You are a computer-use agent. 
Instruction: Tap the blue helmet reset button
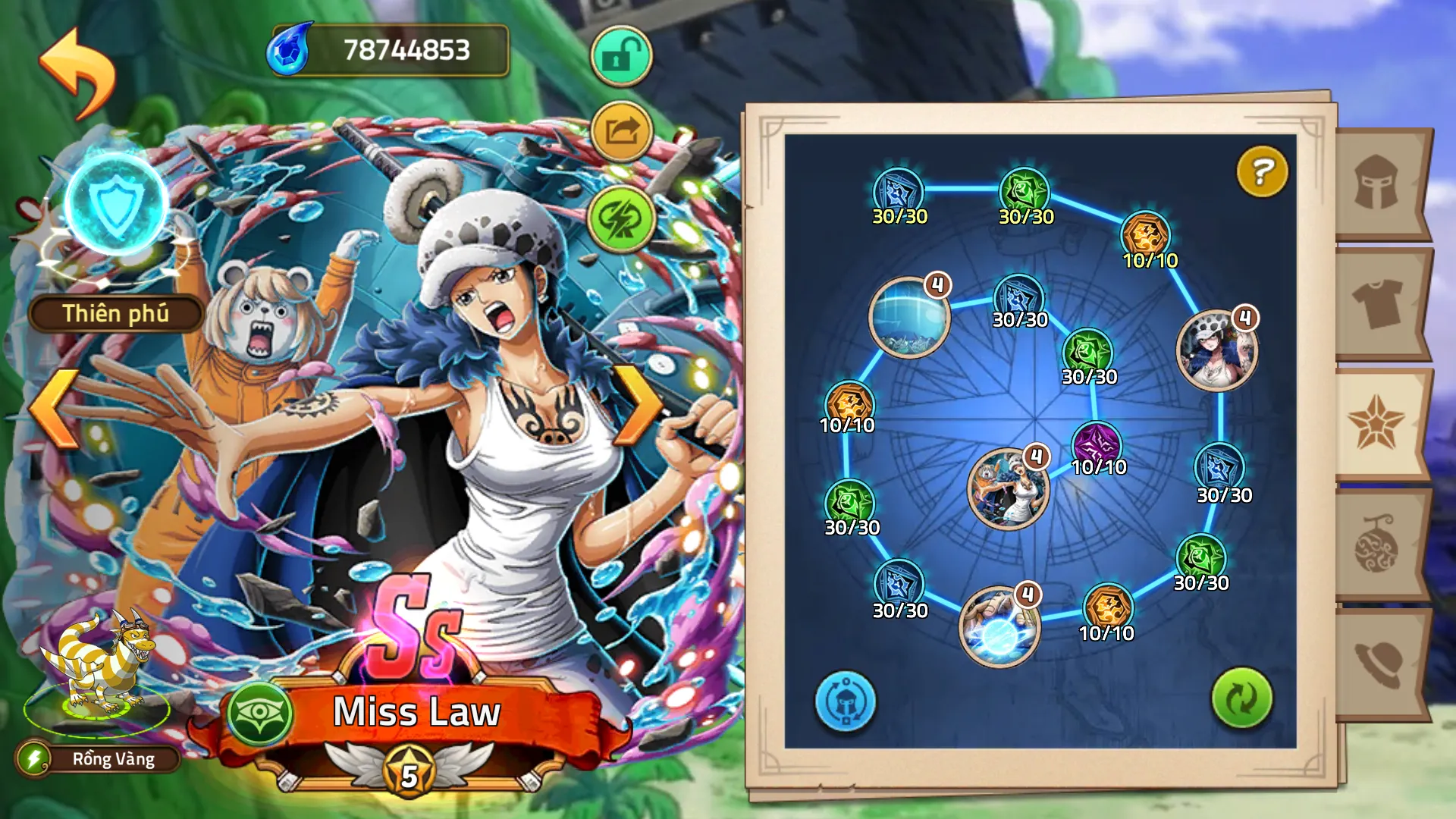[846, 701]
